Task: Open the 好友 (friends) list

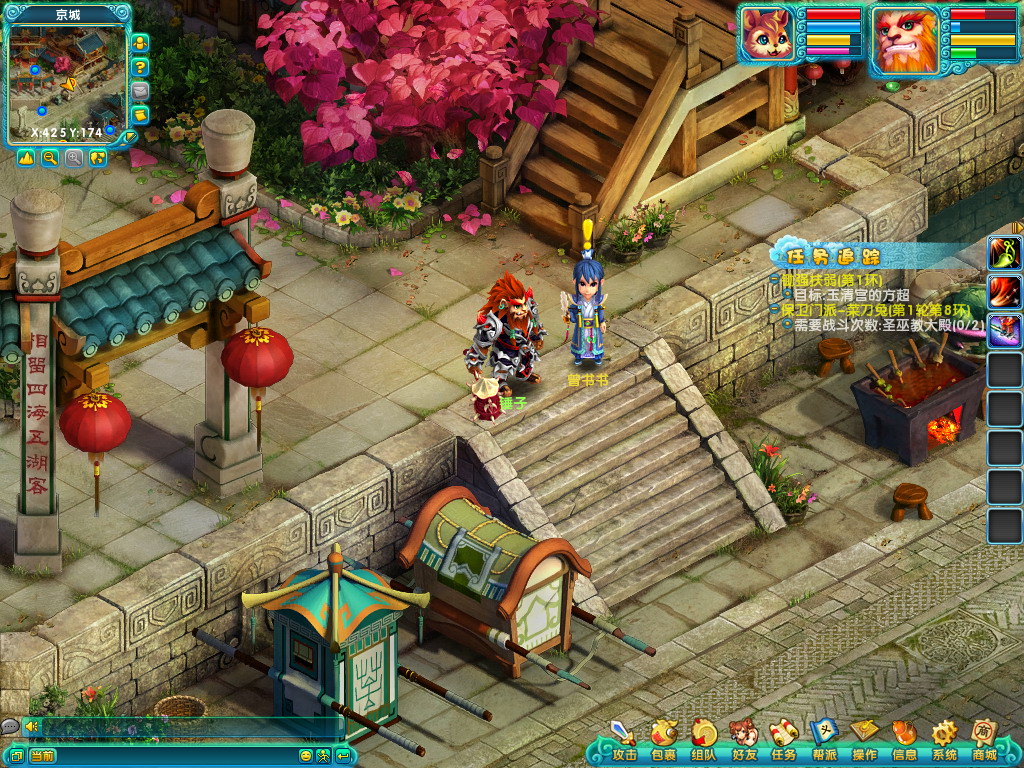Action: (x=744, y=739)
